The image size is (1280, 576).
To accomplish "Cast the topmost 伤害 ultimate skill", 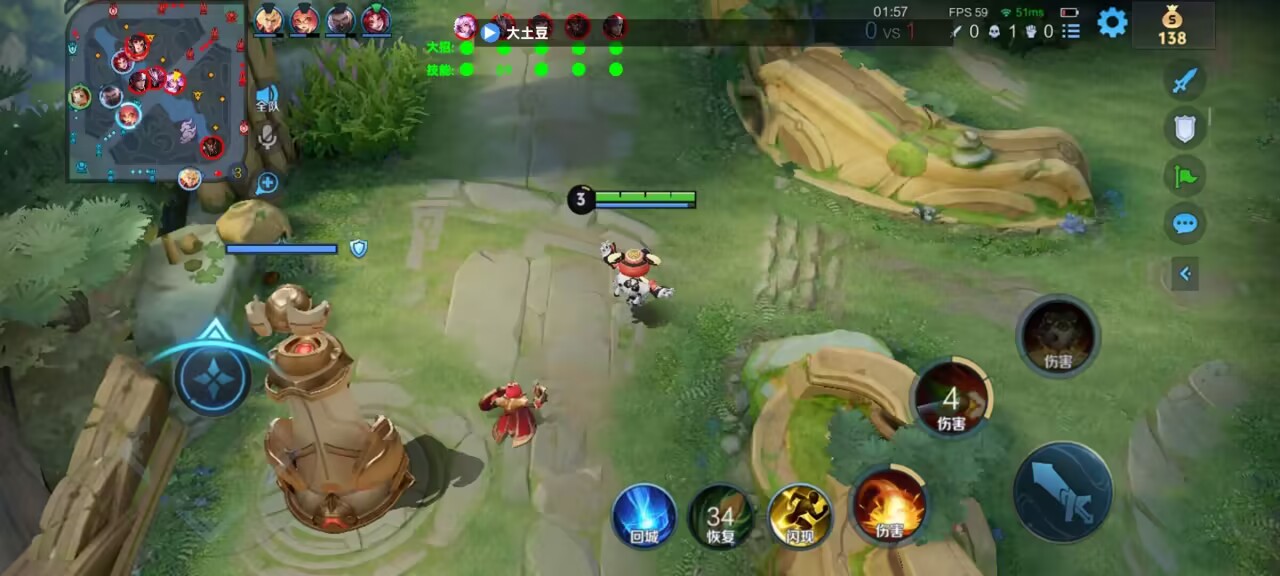I will pyautogui.click(x=1058, y=337).
